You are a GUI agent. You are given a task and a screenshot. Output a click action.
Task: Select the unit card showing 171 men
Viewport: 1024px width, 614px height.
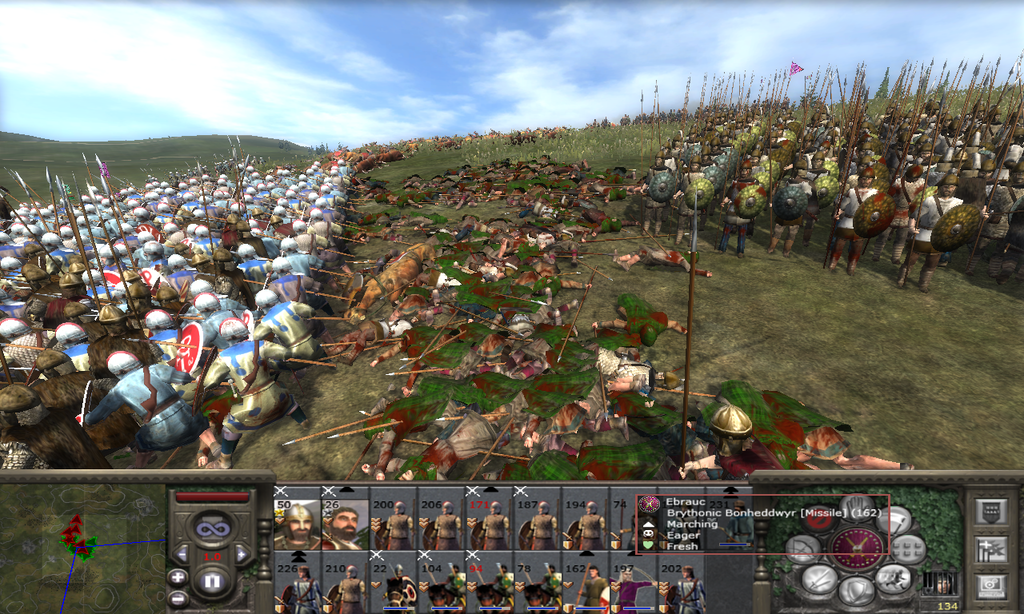pos(490,524)
